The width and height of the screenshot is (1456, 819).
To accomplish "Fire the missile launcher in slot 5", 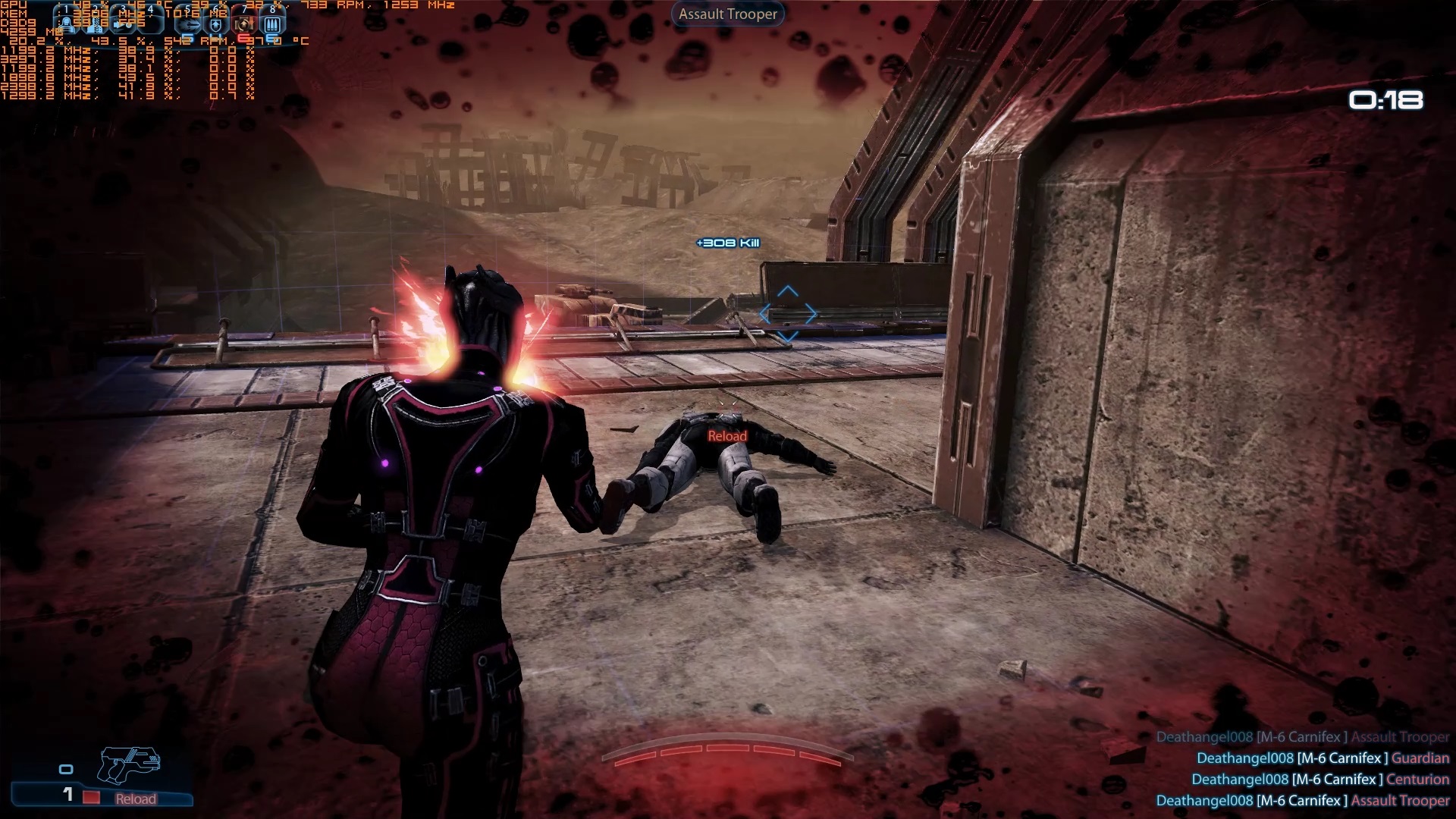I will (189, 24).
